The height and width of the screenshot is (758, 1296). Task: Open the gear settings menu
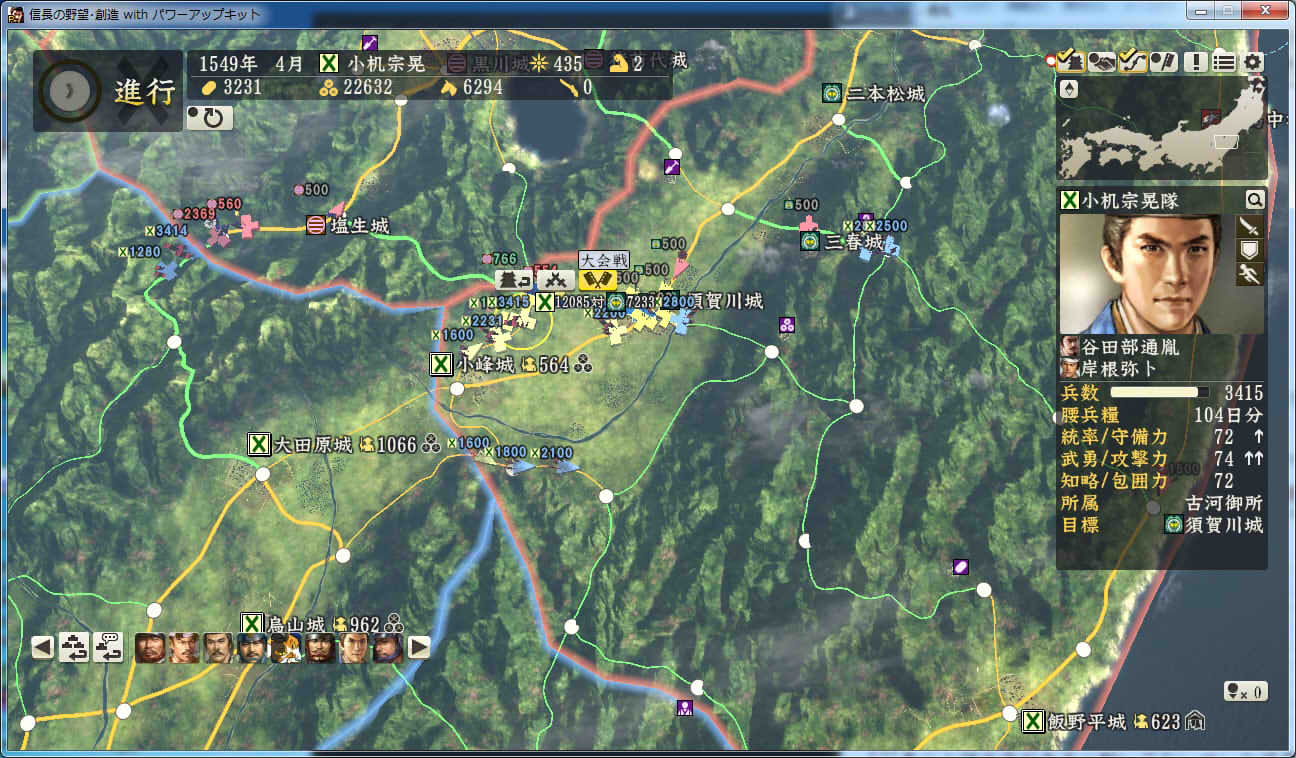[1254, 61]
